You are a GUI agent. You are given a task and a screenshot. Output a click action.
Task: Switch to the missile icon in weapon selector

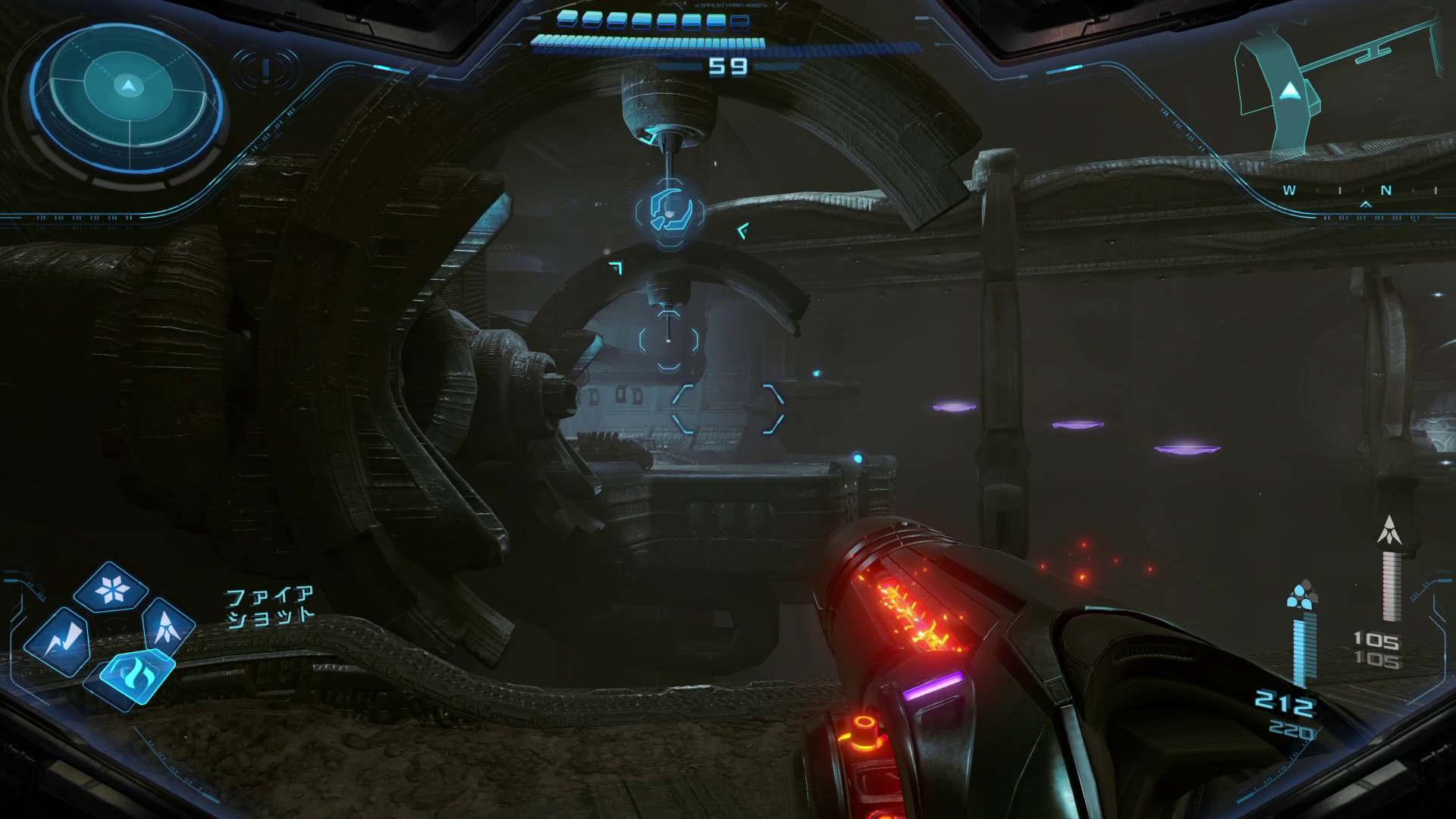tap(166, 626)
